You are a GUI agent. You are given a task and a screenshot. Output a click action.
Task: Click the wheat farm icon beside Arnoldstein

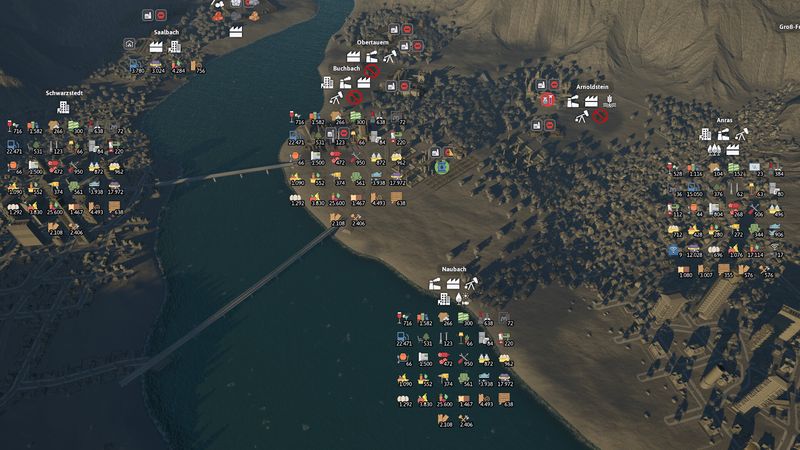(x=609, y=102)
